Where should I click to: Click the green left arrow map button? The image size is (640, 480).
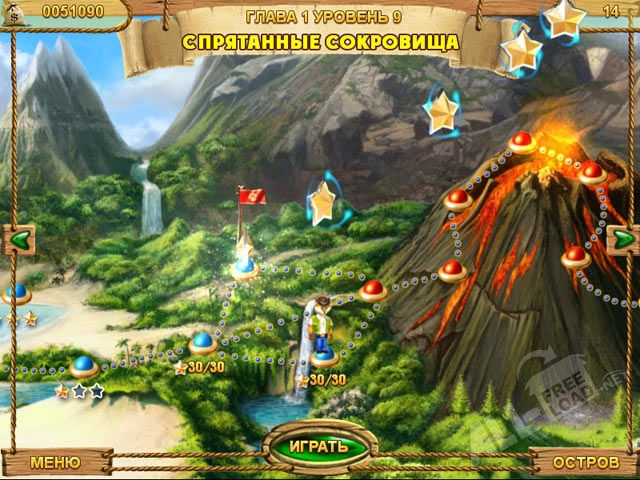point(19,238)
